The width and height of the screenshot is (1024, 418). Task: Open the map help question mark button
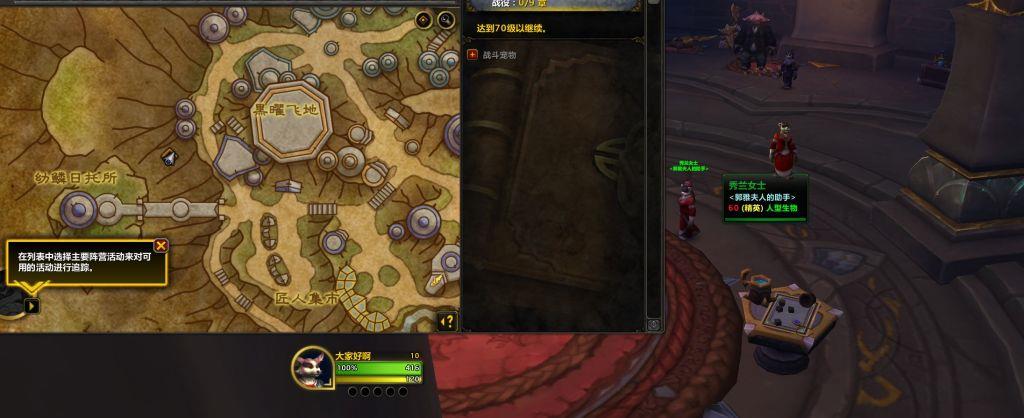pyautogui.click(x=446, y=321)
